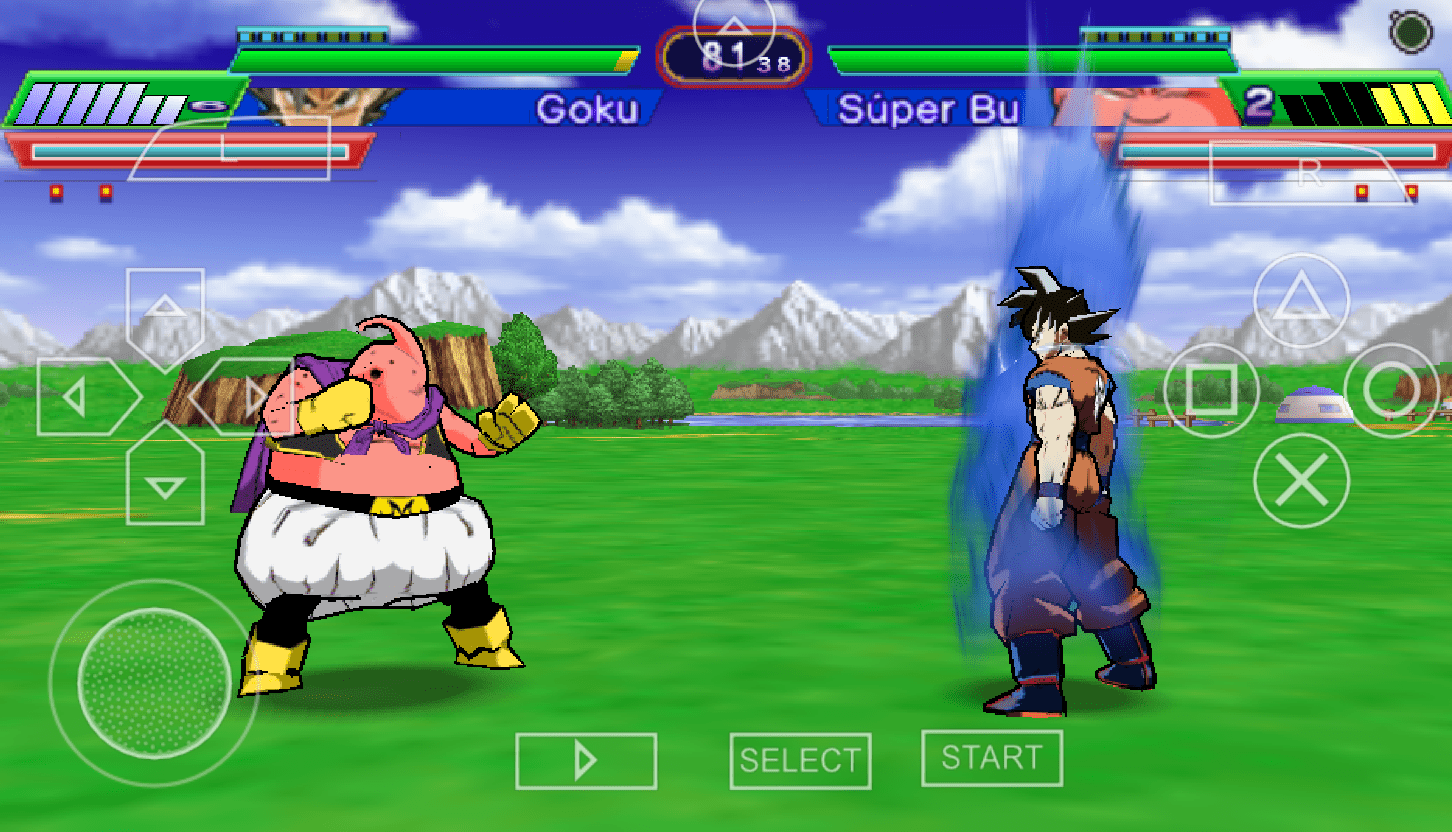Tap the SELECT button
Screen dimensions: 1452x832
click(800, 761)
